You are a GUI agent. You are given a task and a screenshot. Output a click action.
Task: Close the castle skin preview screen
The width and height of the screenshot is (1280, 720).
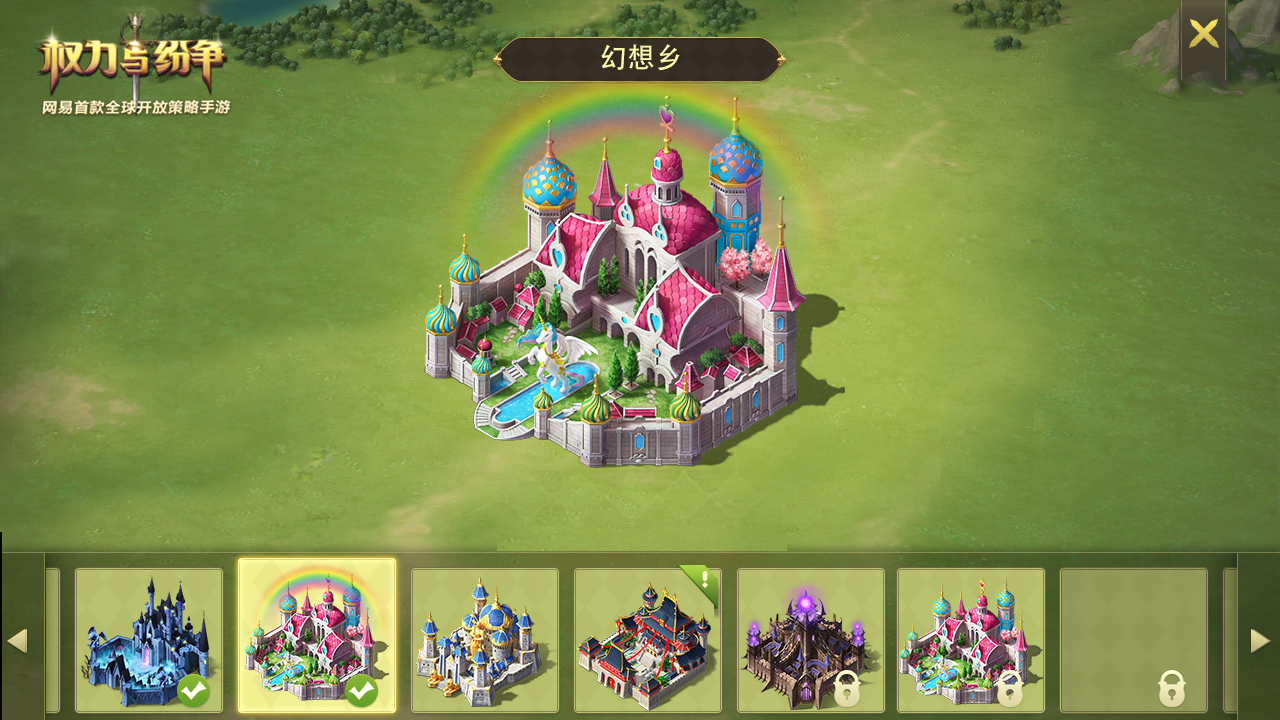[1203, 34]
